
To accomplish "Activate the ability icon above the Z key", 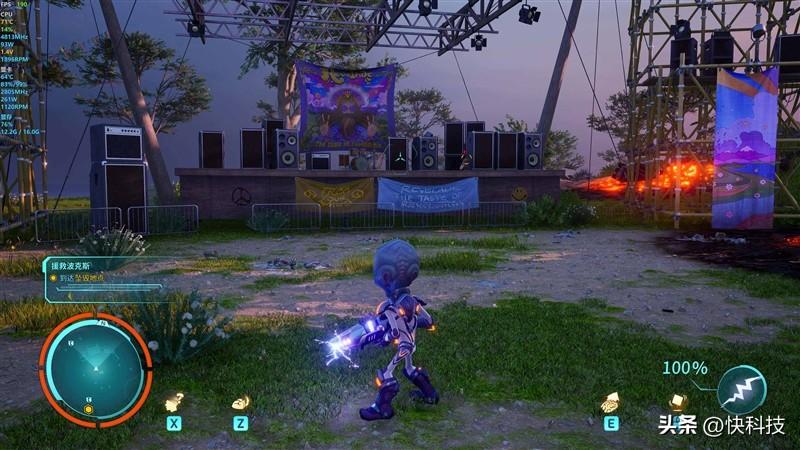I will point(241,402).
